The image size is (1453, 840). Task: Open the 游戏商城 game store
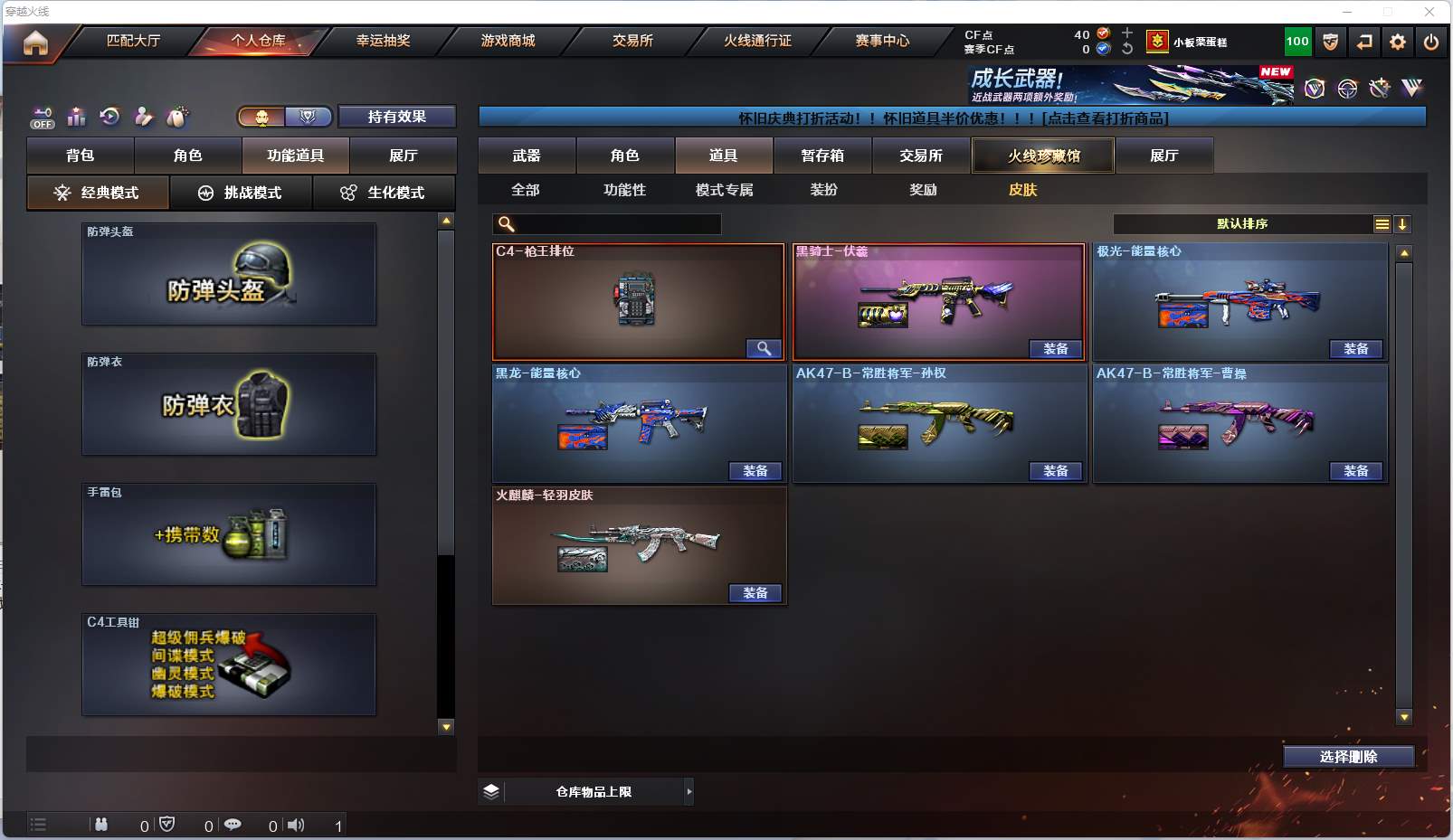point(508,41)
